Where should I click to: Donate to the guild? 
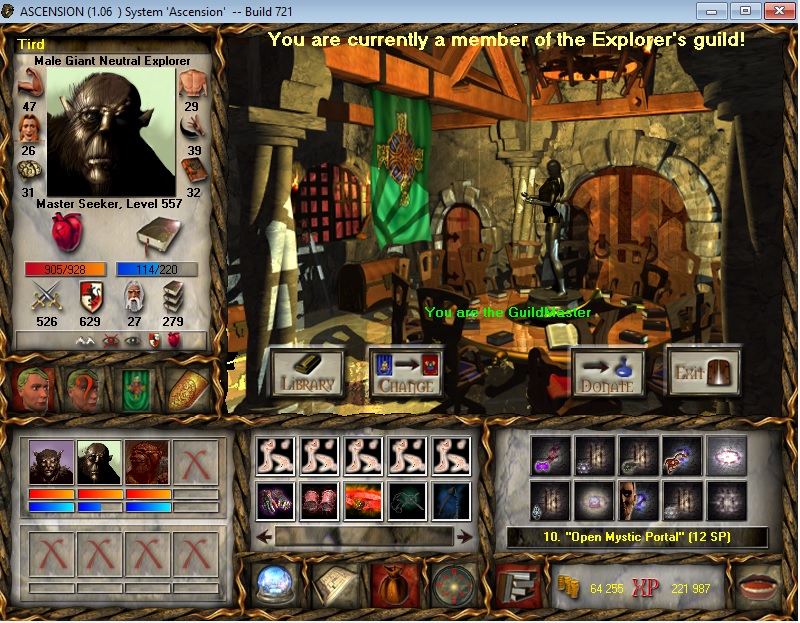[x=609, y=372]
